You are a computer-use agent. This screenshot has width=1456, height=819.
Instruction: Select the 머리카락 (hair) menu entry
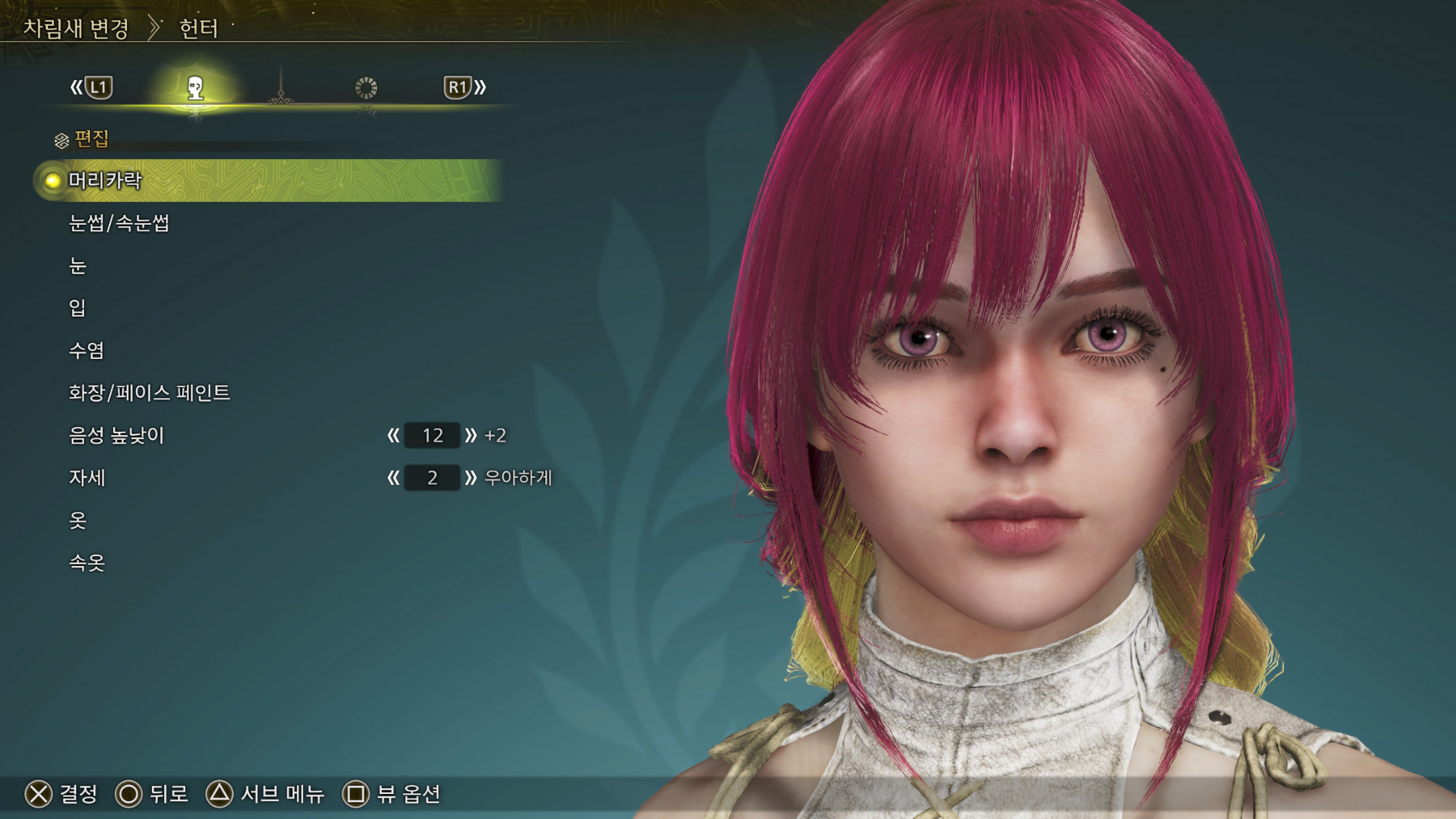[x=105, y=180]
